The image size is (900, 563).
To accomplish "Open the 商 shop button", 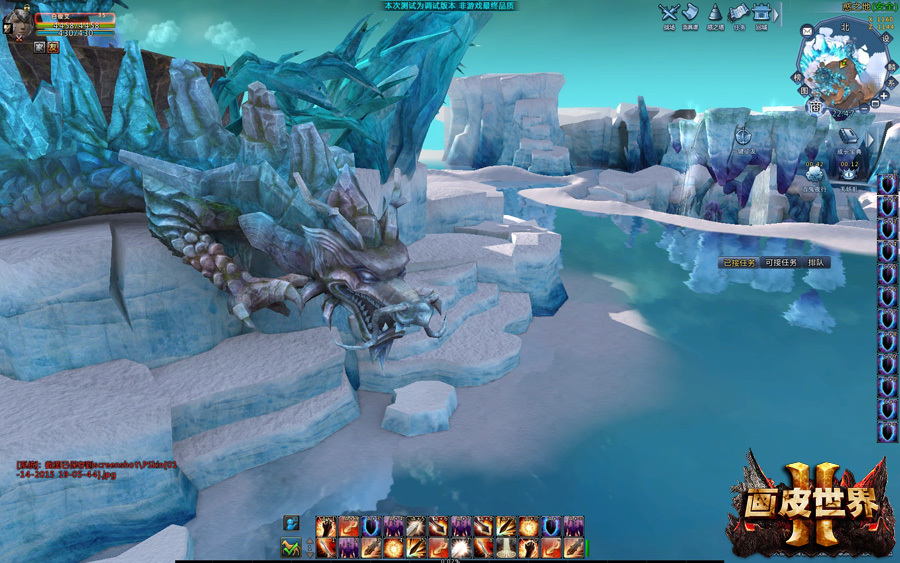I will point(814,107).
